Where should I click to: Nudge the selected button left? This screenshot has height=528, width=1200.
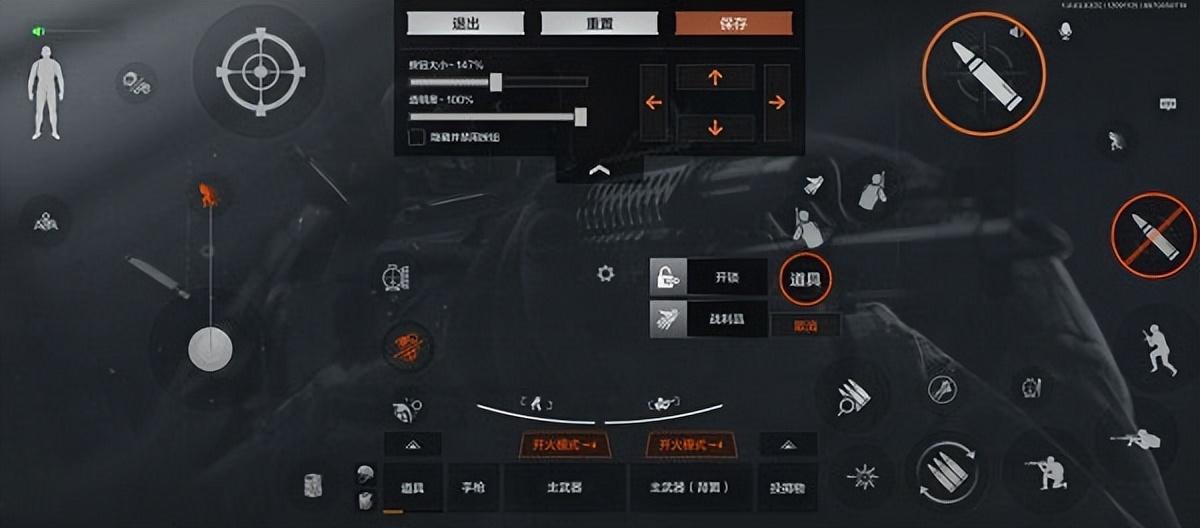[x=654, y=102]
